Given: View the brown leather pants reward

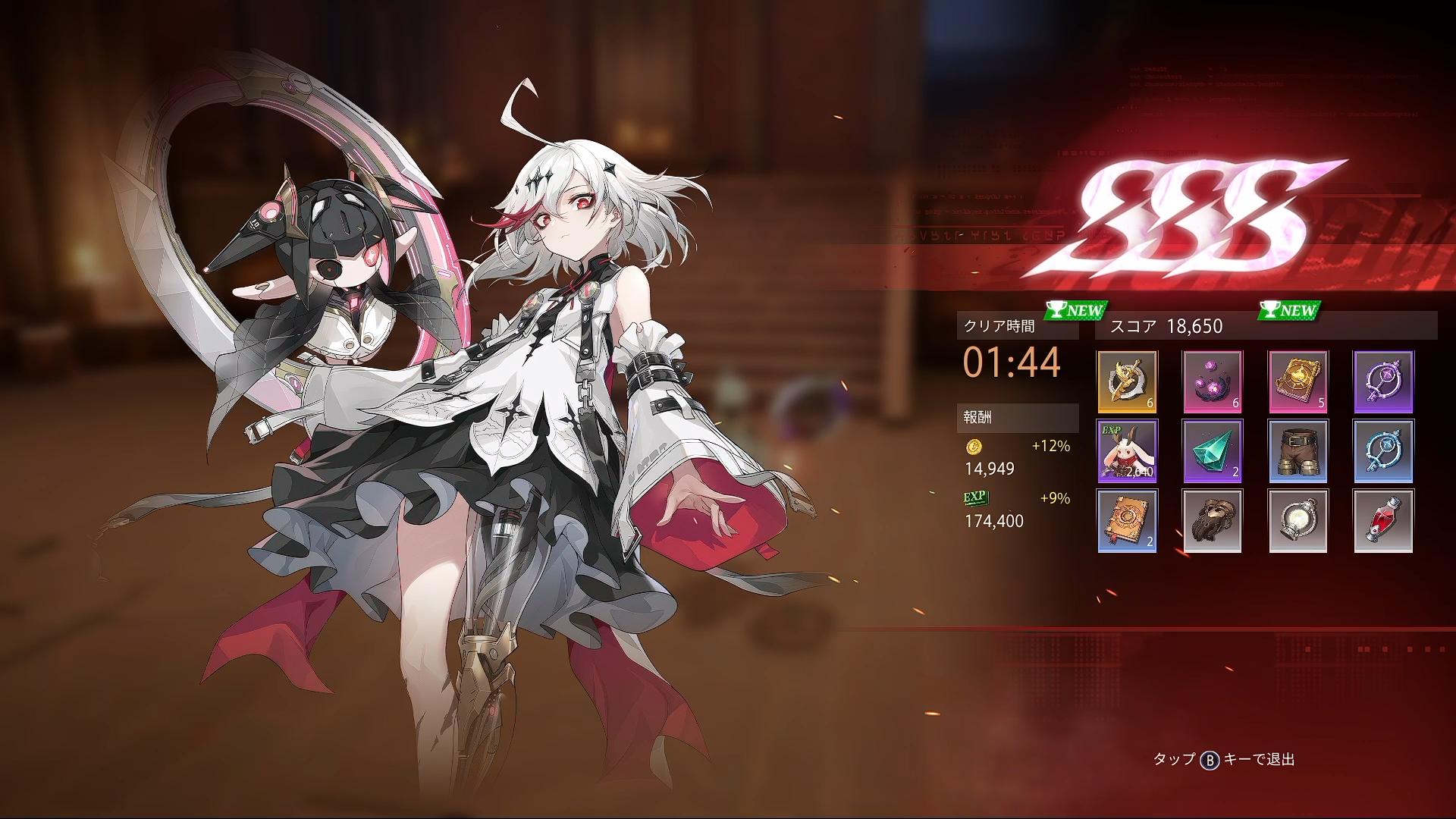Looking at the screenshot, I should 1298,451.
